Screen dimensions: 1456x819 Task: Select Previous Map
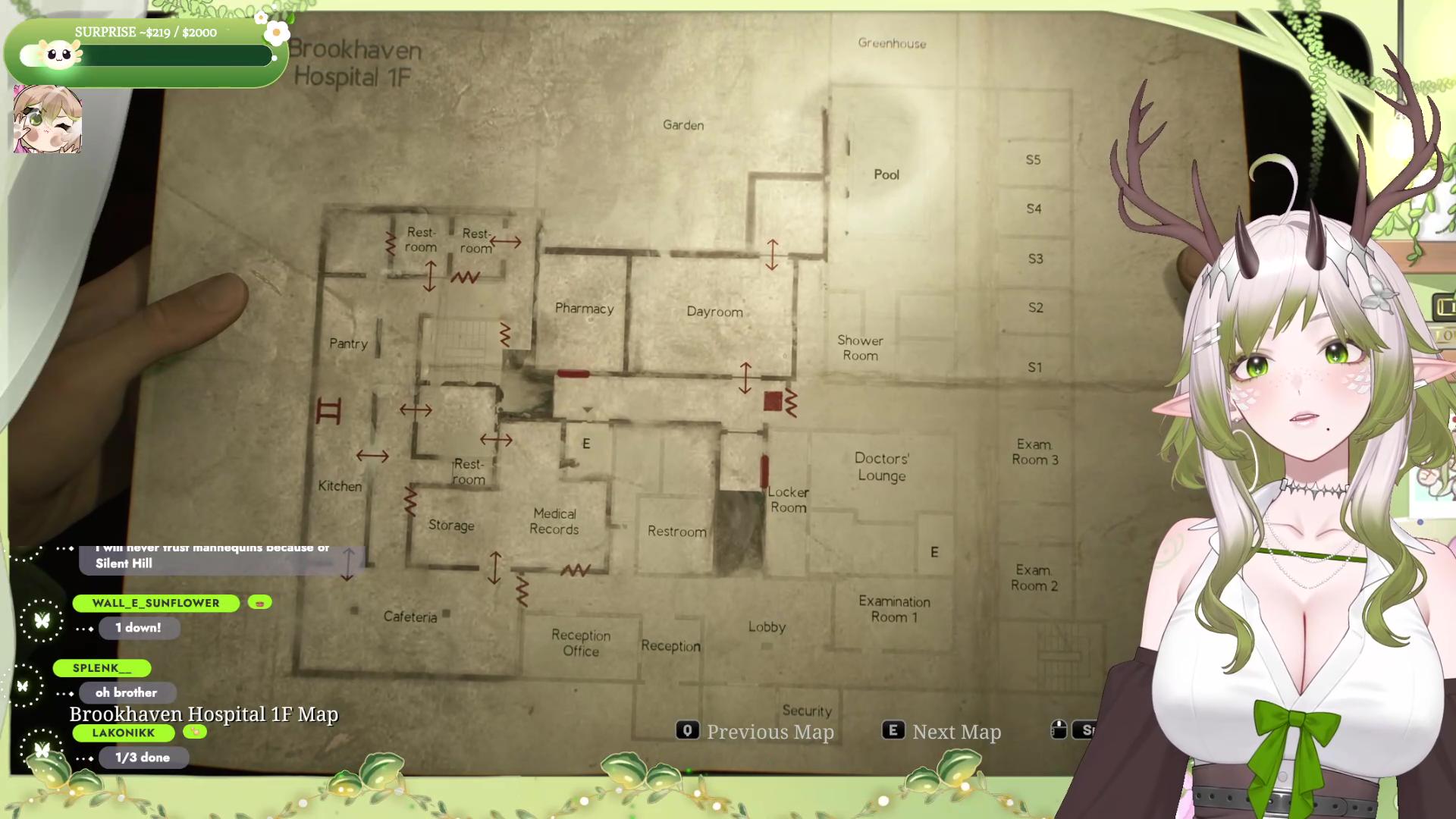click(x=770, y=731)
